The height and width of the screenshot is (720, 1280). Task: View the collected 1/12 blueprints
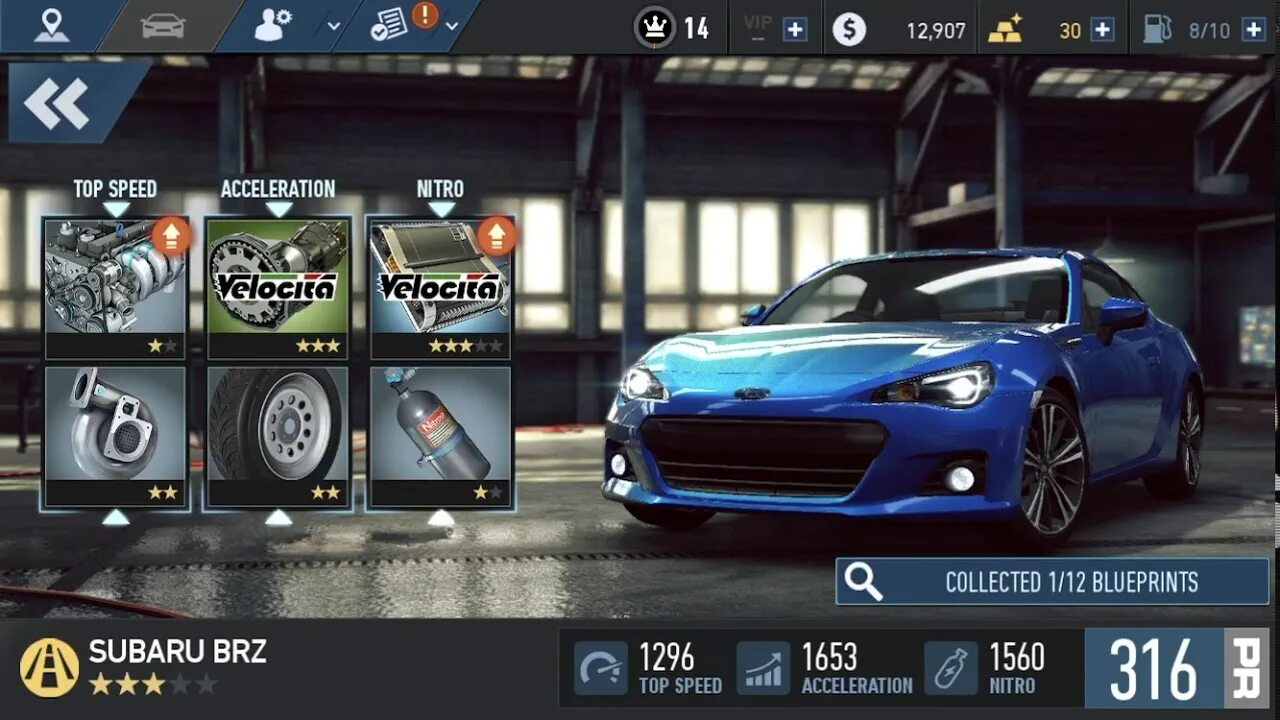point(1052,582)
